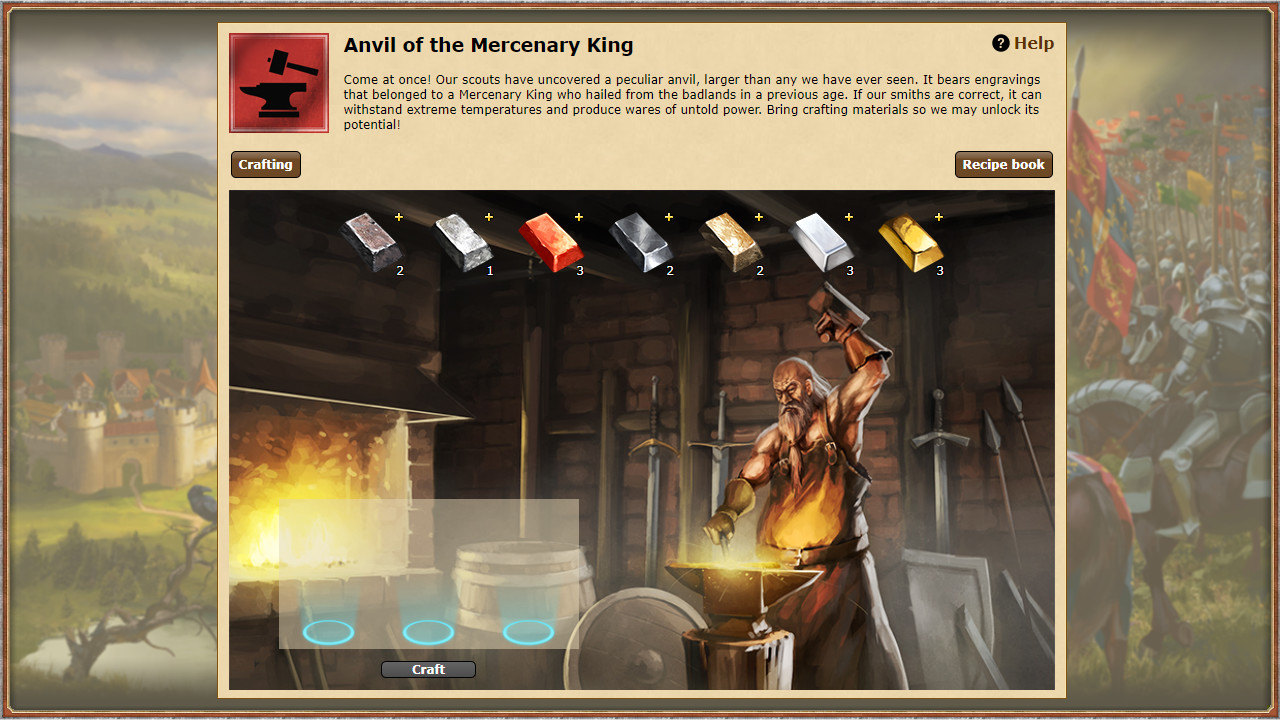Click the plus above the iron ingot
The width and height of the screenshot is (1280, 720).
coord(399,216)
